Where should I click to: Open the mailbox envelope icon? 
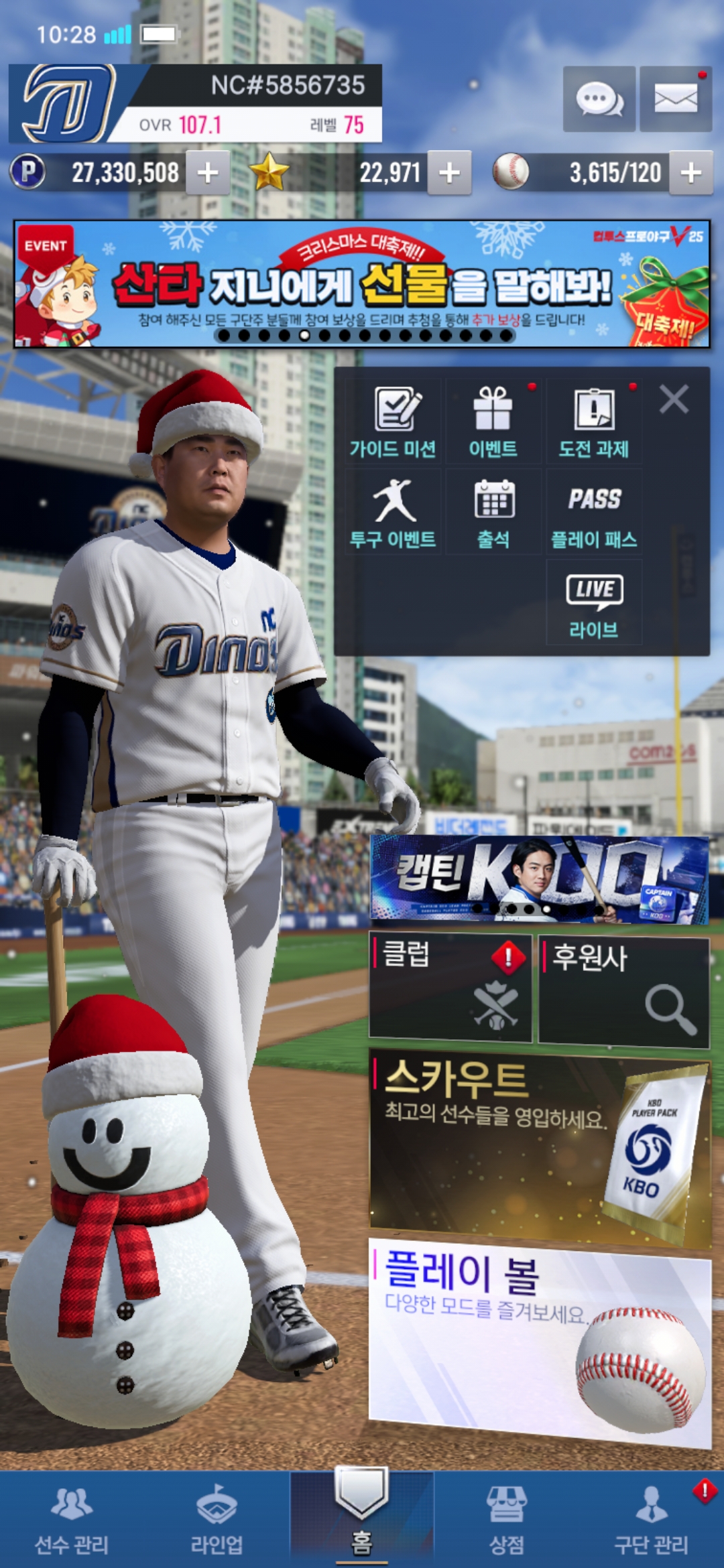(x=675, y=99)
